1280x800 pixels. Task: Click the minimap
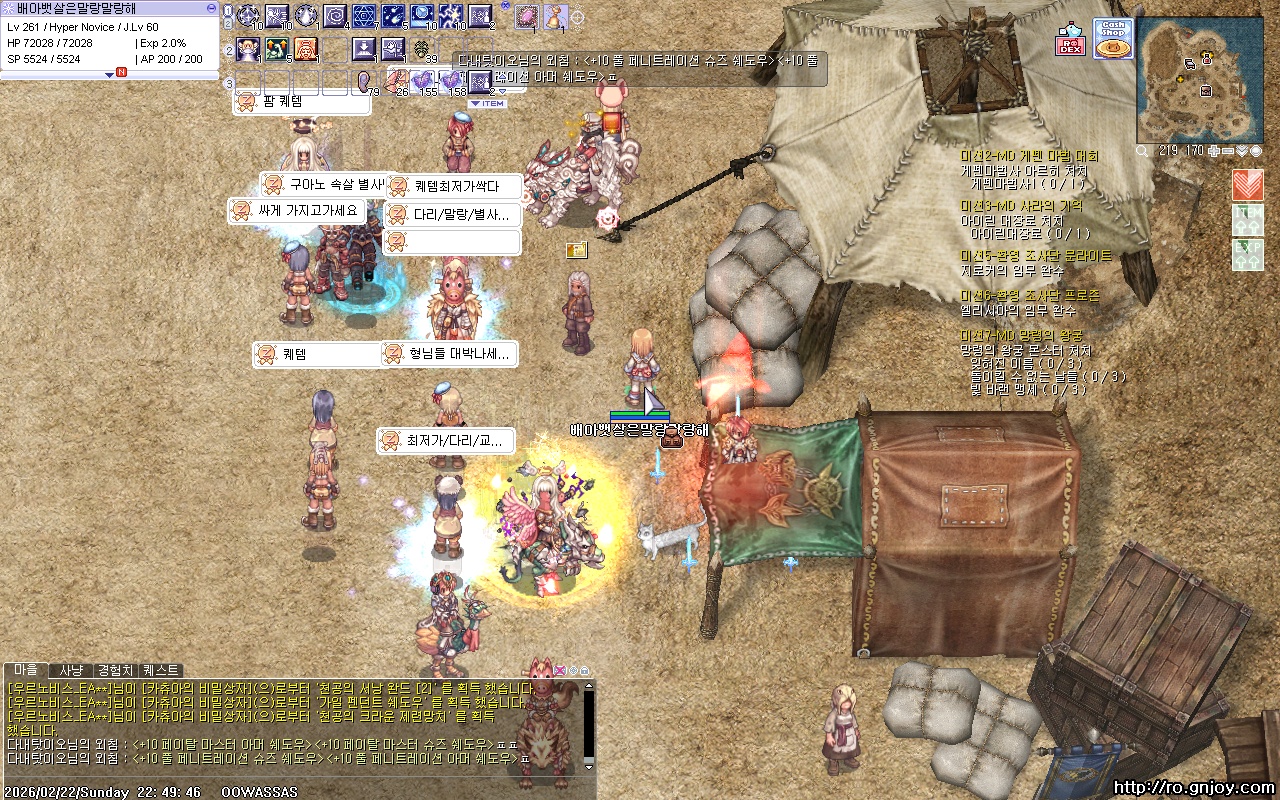pos(1199,79)
